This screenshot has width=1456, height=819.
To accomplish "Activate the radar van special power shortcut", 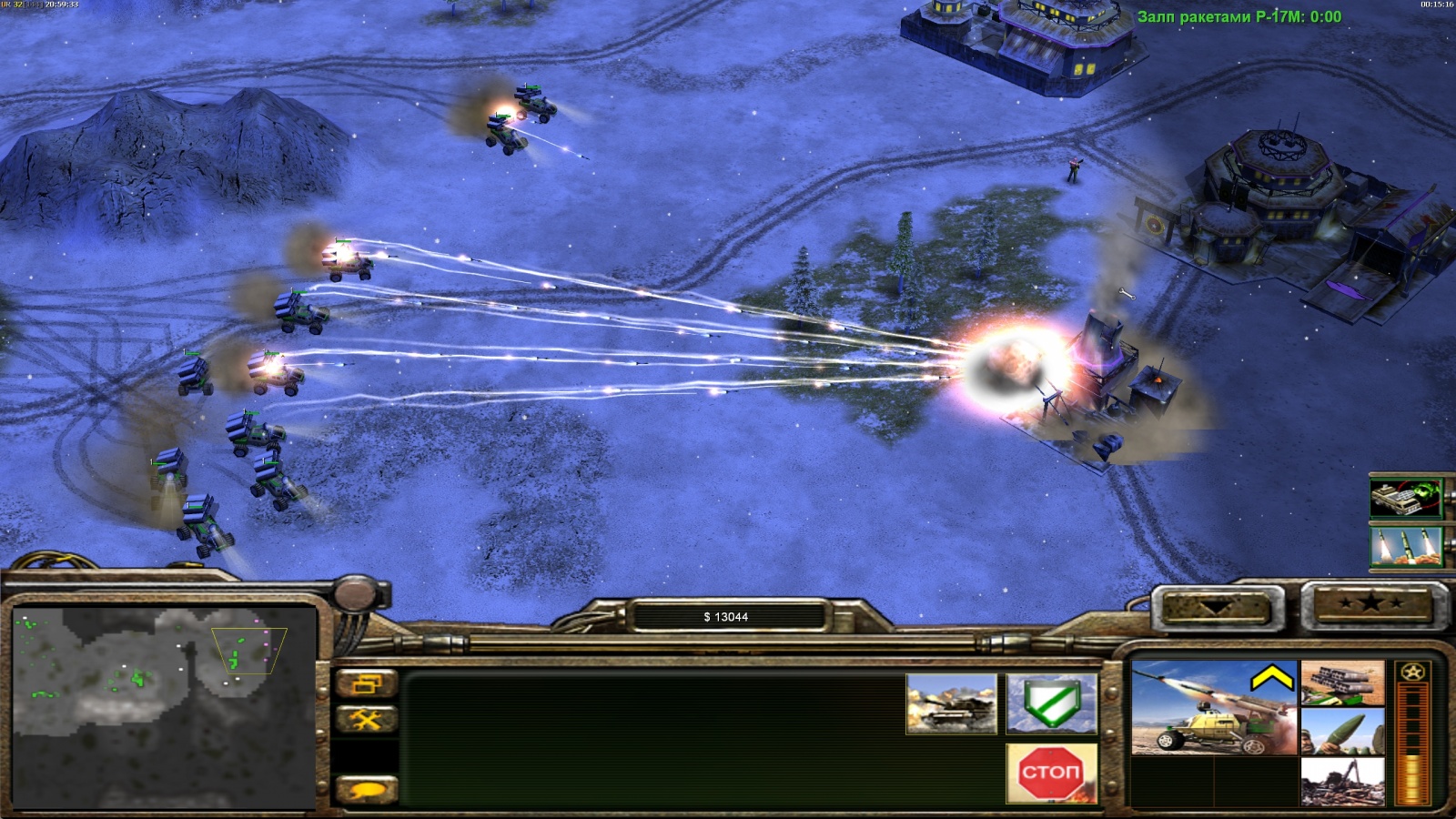I will [x=1406, y=498].
